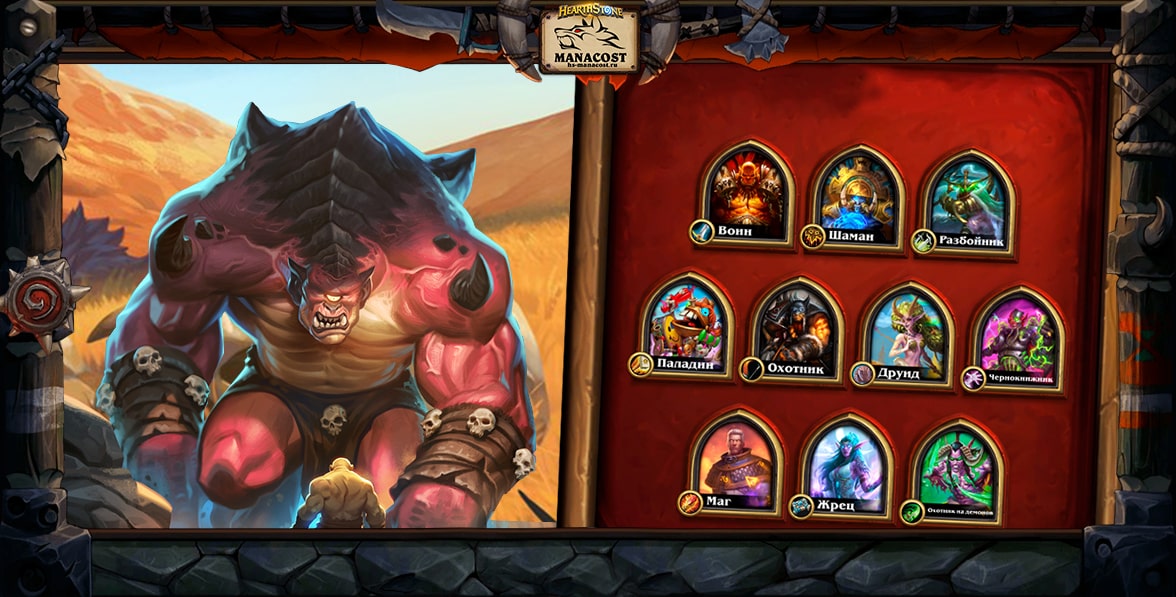Choose the Шаман hero portrait

coord(857,198)
